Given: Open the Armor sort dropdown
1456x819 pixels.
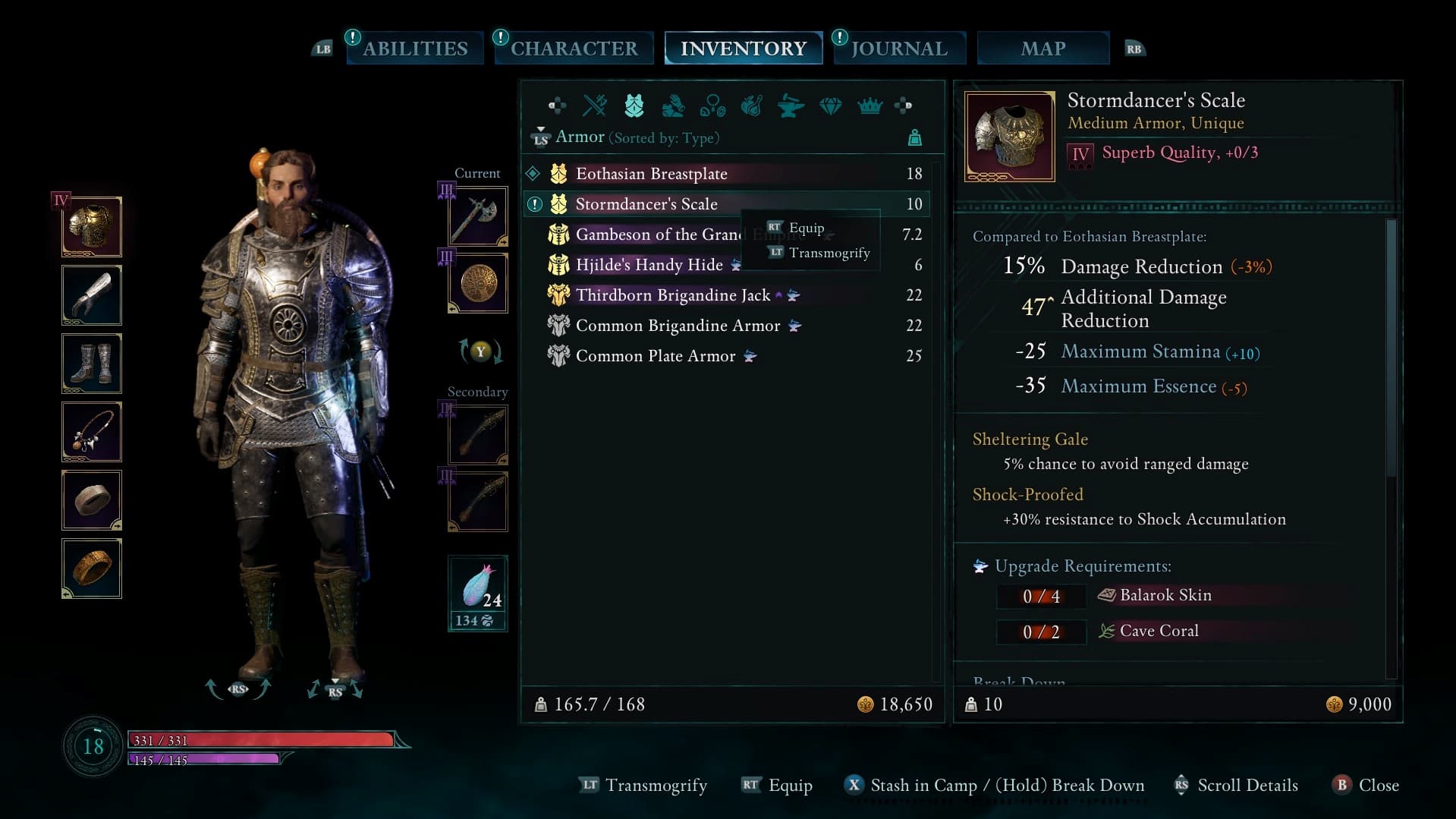Looking at the screenshot, I should (580, 137).
